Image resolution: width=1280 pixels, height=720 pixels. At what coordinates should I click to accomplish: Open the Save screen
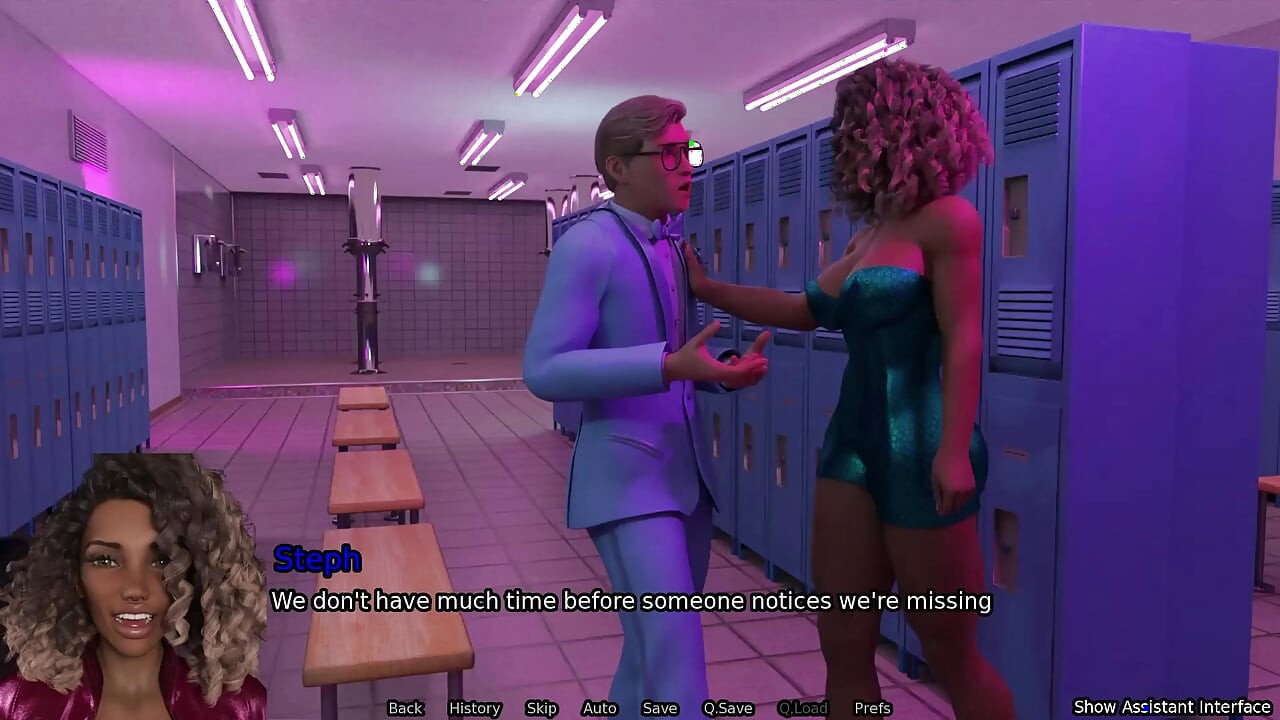point(660,708)
